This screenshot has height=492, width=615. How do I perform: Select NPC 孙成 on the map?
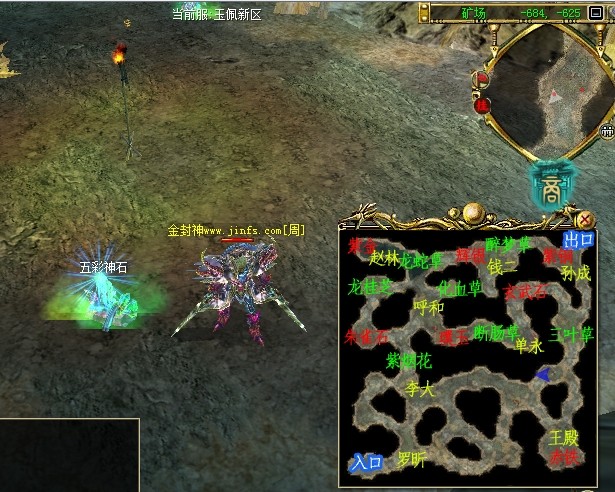click(x=575, y=273)
